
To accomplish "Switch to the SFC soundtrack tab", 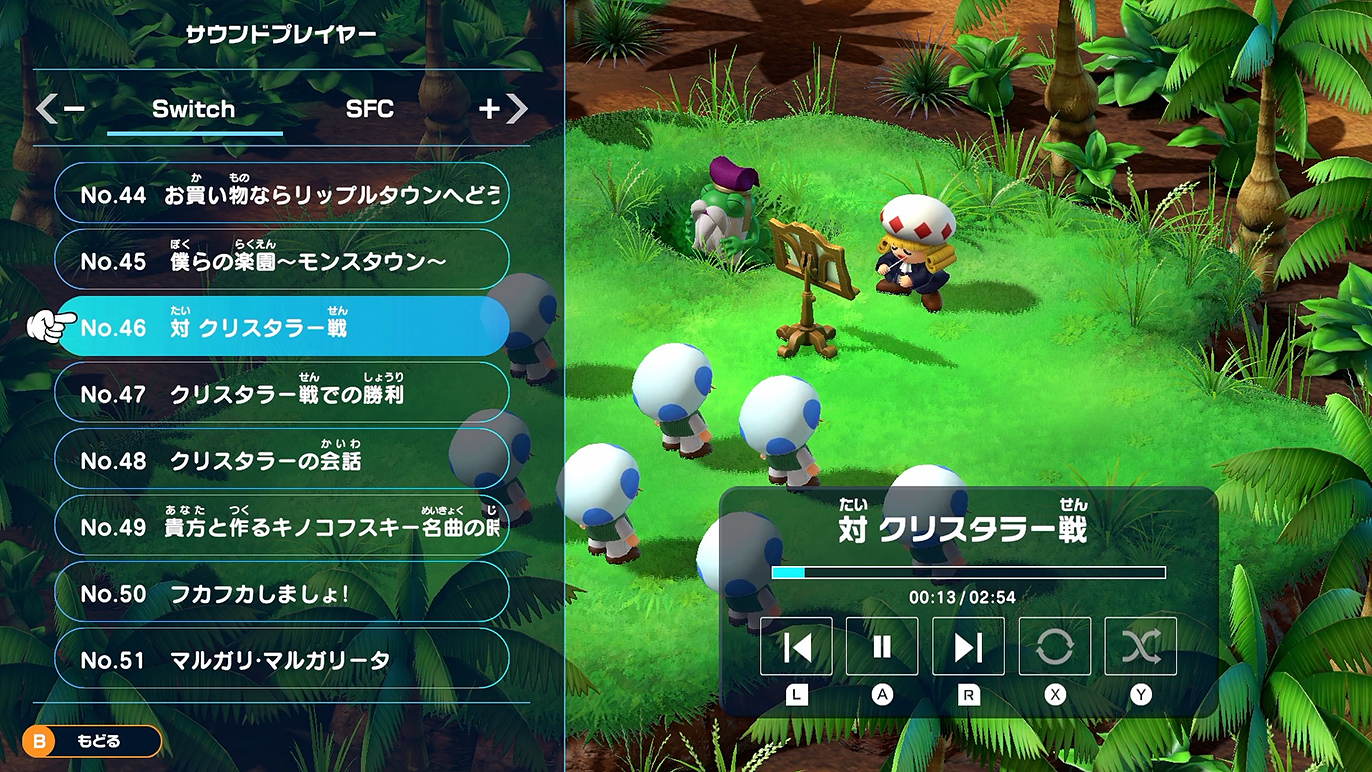I will coord(370,110).
